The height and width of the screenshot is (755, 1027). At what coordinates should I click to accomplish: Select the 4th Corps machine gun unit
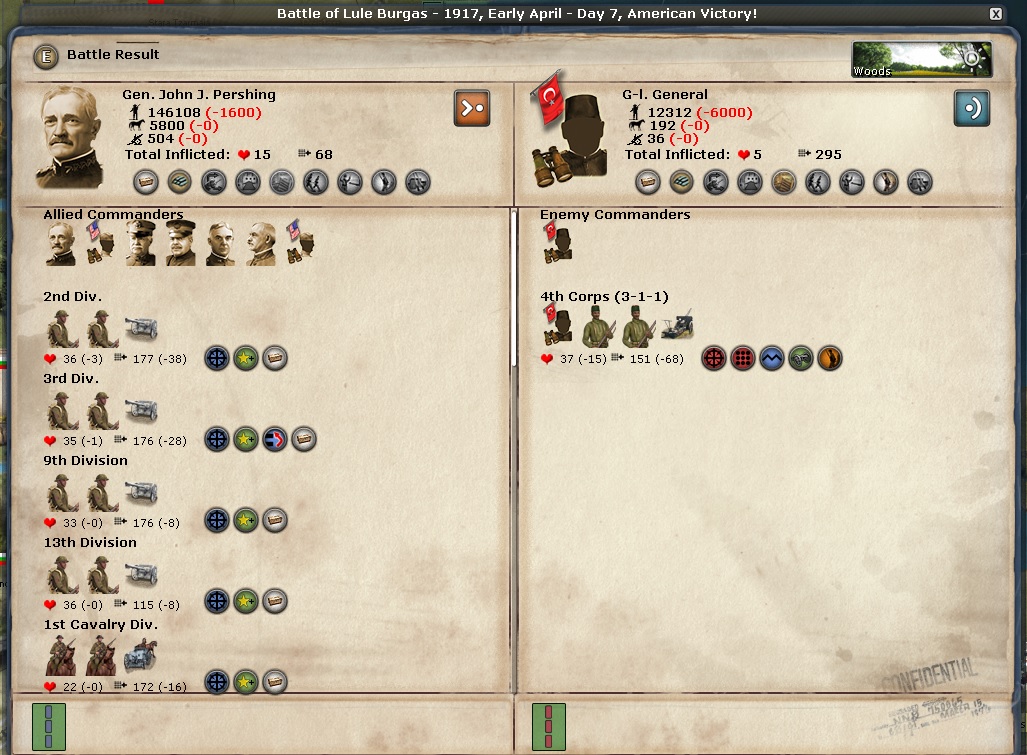[x=677, y=325]
